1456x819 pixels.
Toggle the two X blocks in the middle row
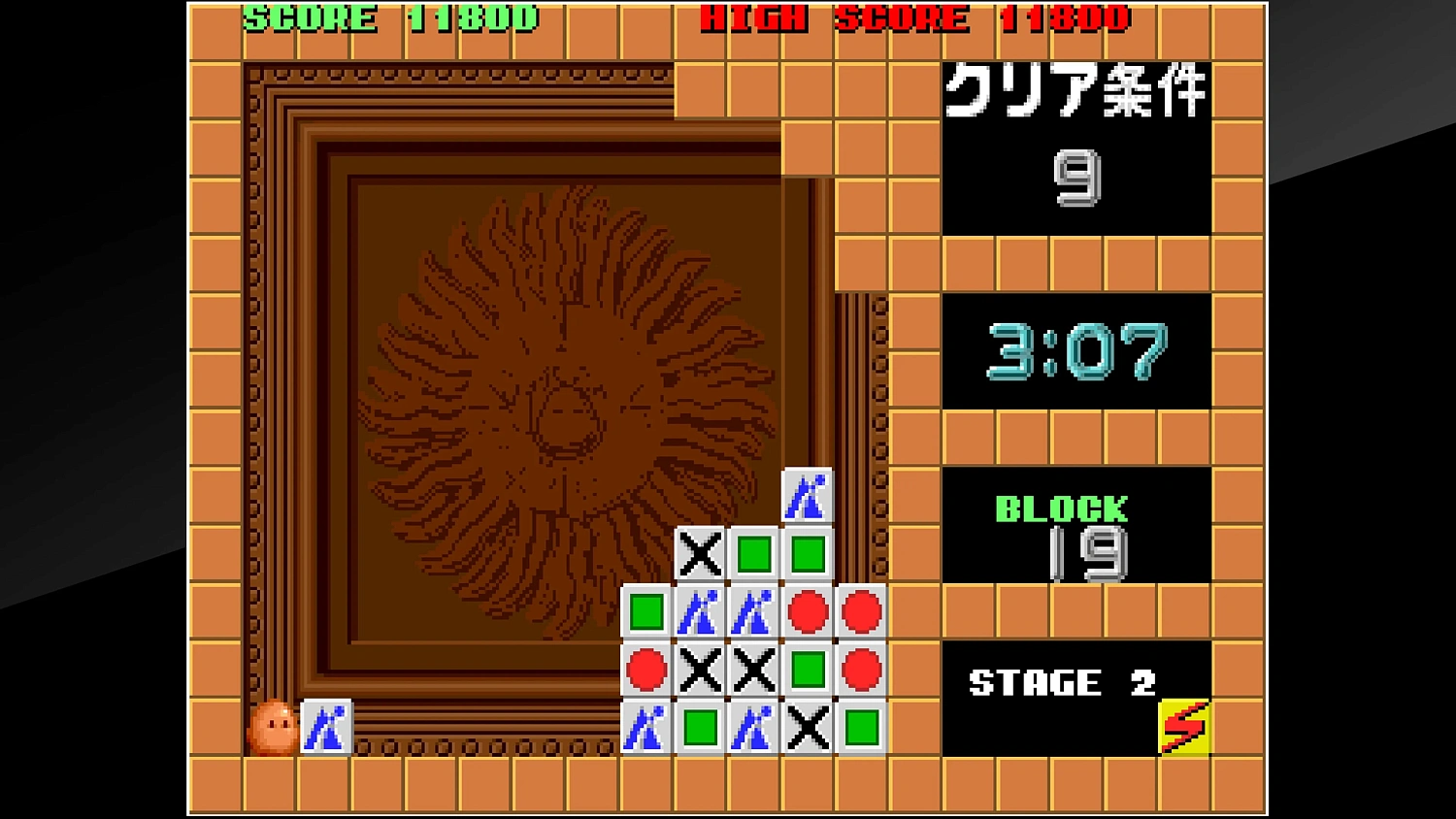click(726, 670)
